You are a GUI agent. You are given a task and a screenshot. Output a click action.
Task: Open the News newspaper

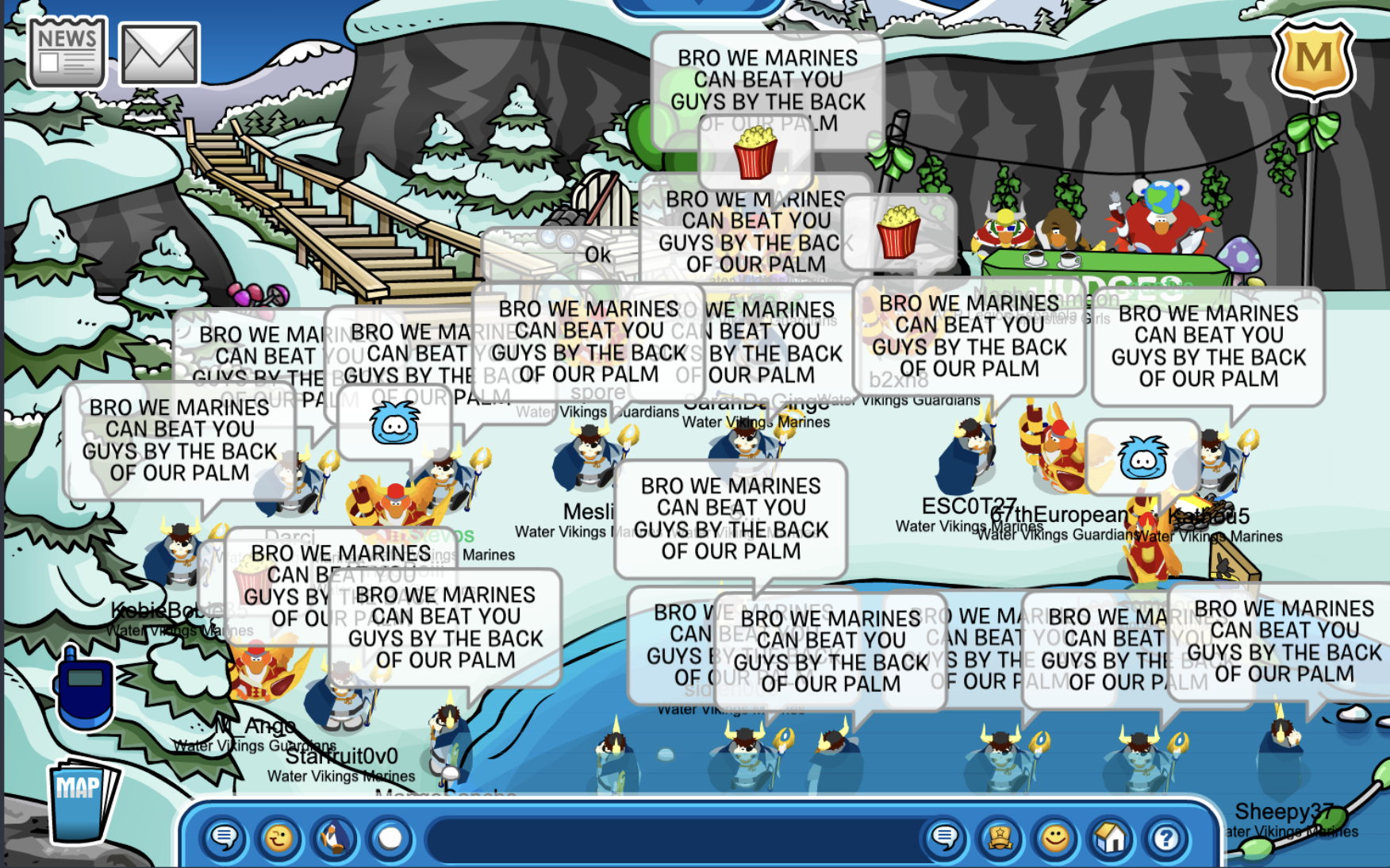click(x=67, y=52)
